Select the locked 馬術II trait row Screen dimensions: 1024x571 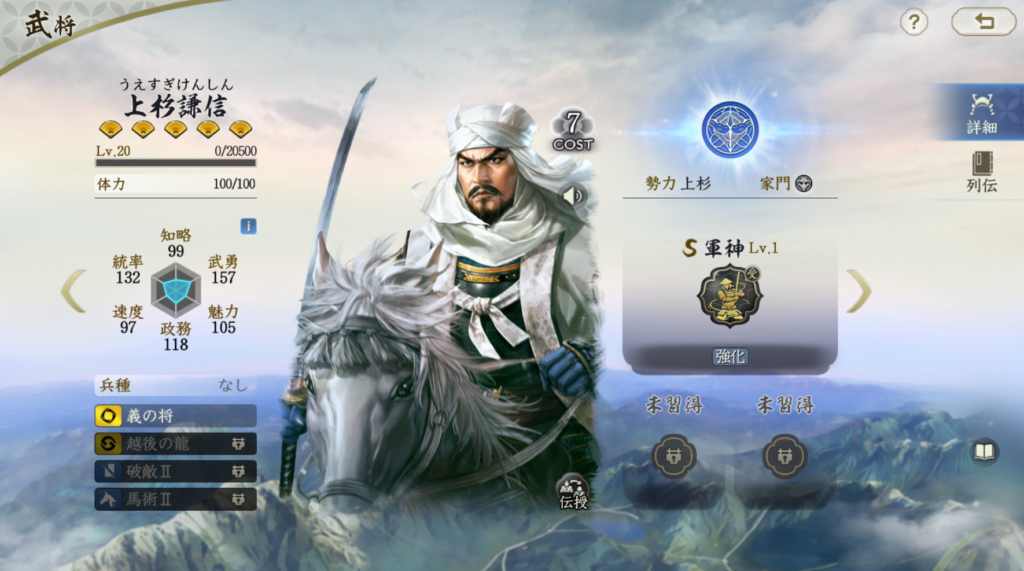175,498
